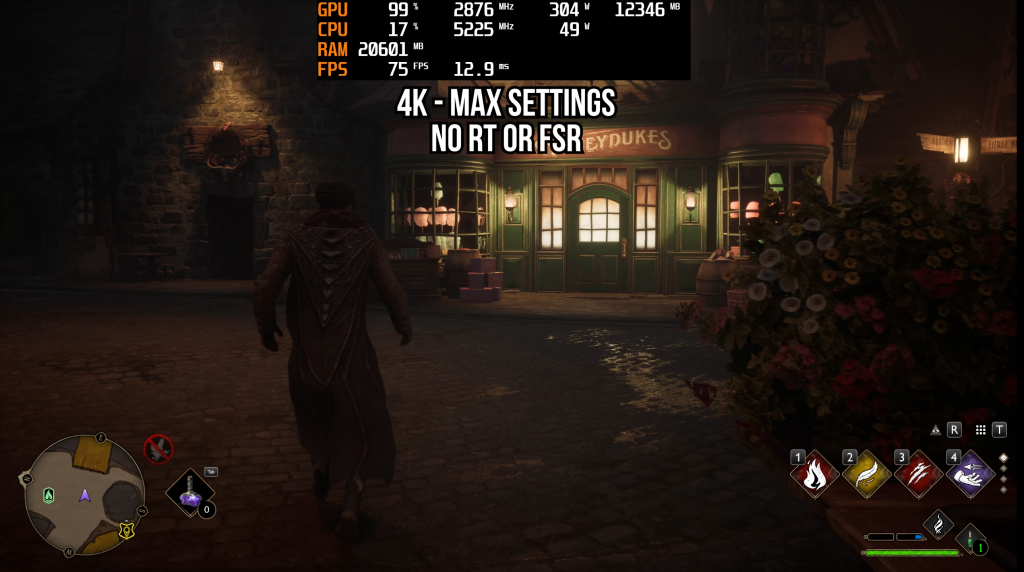
Task: Click the crossed-out bird no-flying icon
Action: (158, 449)
